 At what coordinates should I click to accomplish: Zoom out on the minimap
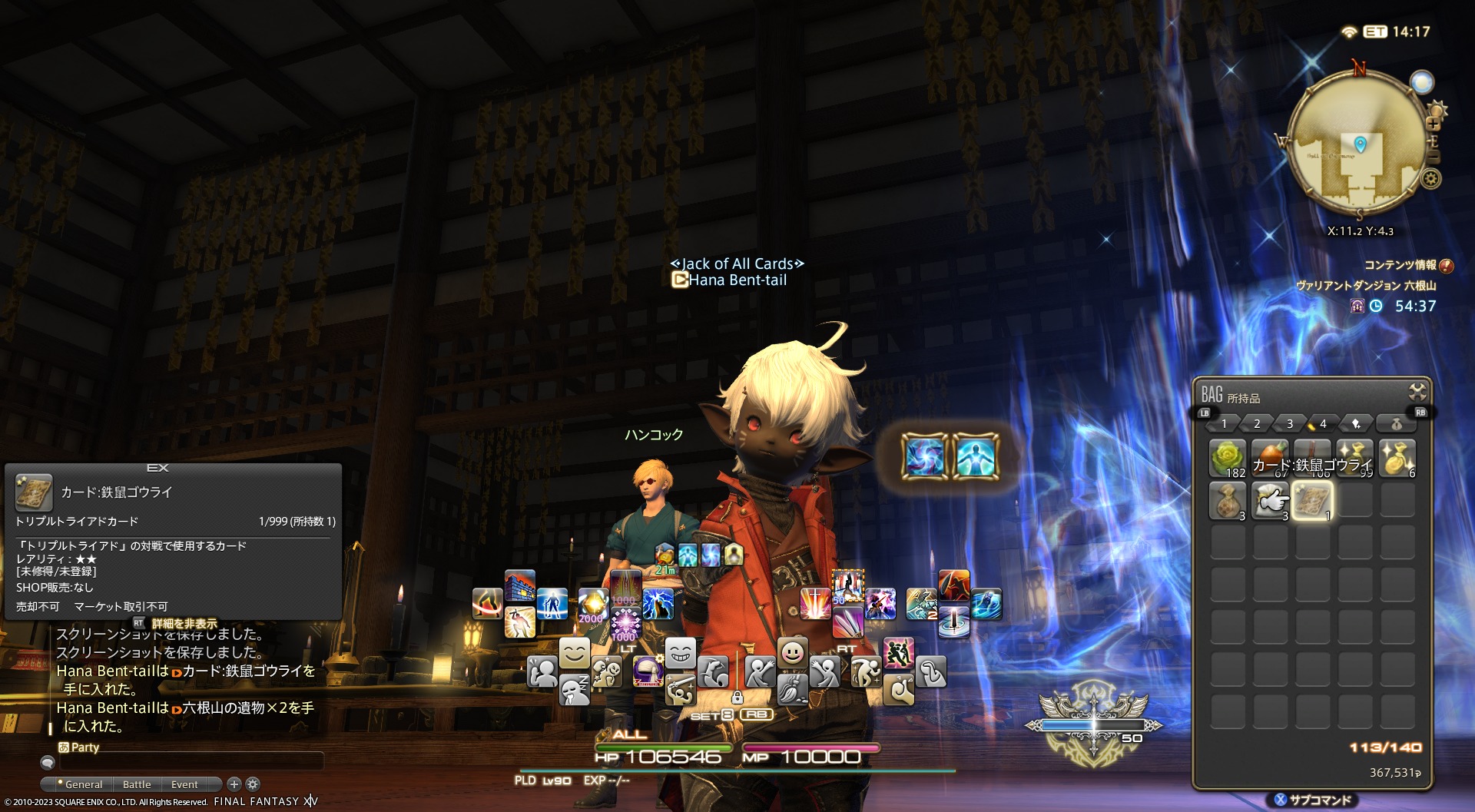pyautogui.click(x=1434, y=157)
